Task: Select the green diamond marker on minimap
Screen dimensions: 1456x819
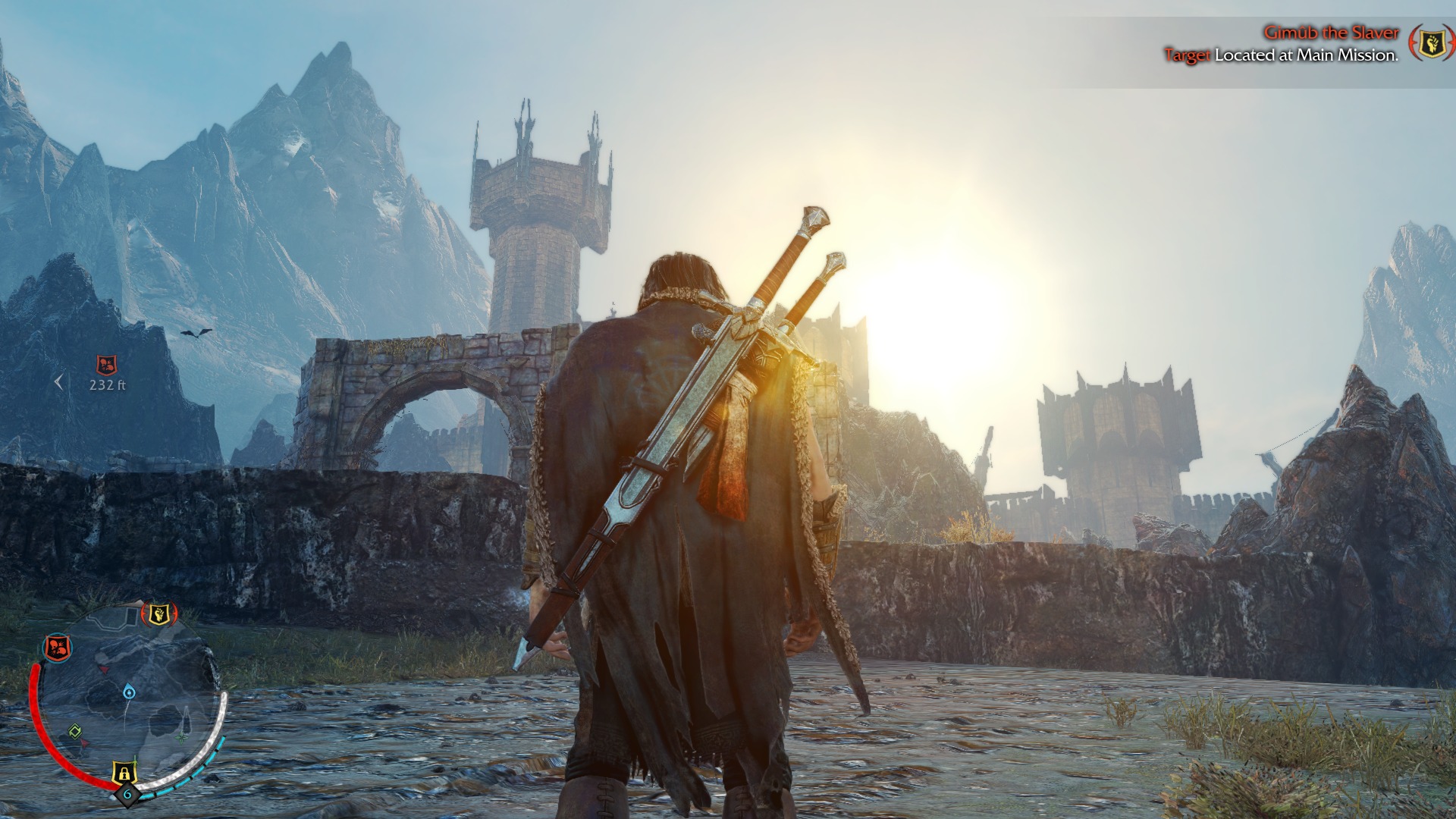Action: click(75, 732)
